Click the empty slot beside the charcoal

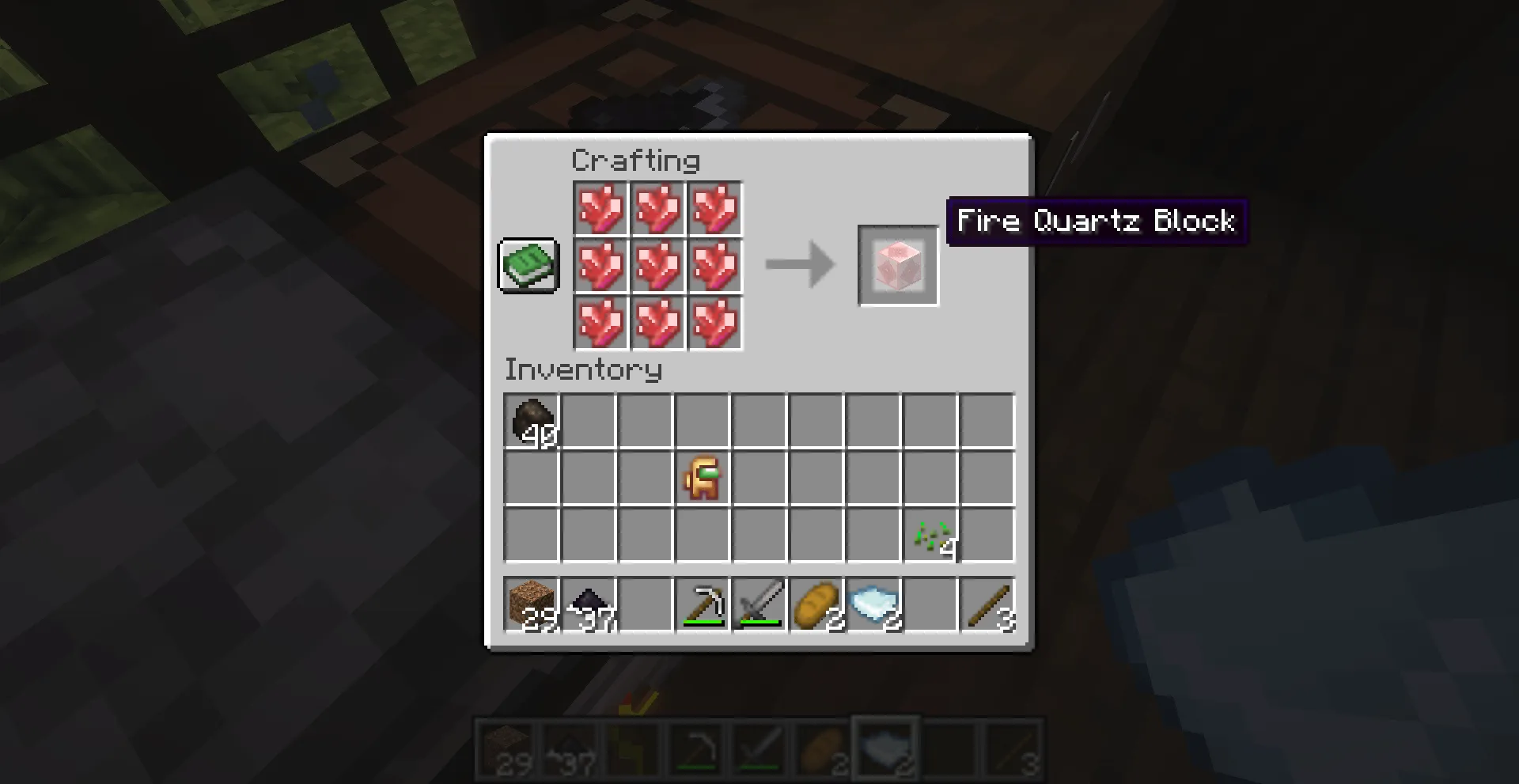(589, 420)
